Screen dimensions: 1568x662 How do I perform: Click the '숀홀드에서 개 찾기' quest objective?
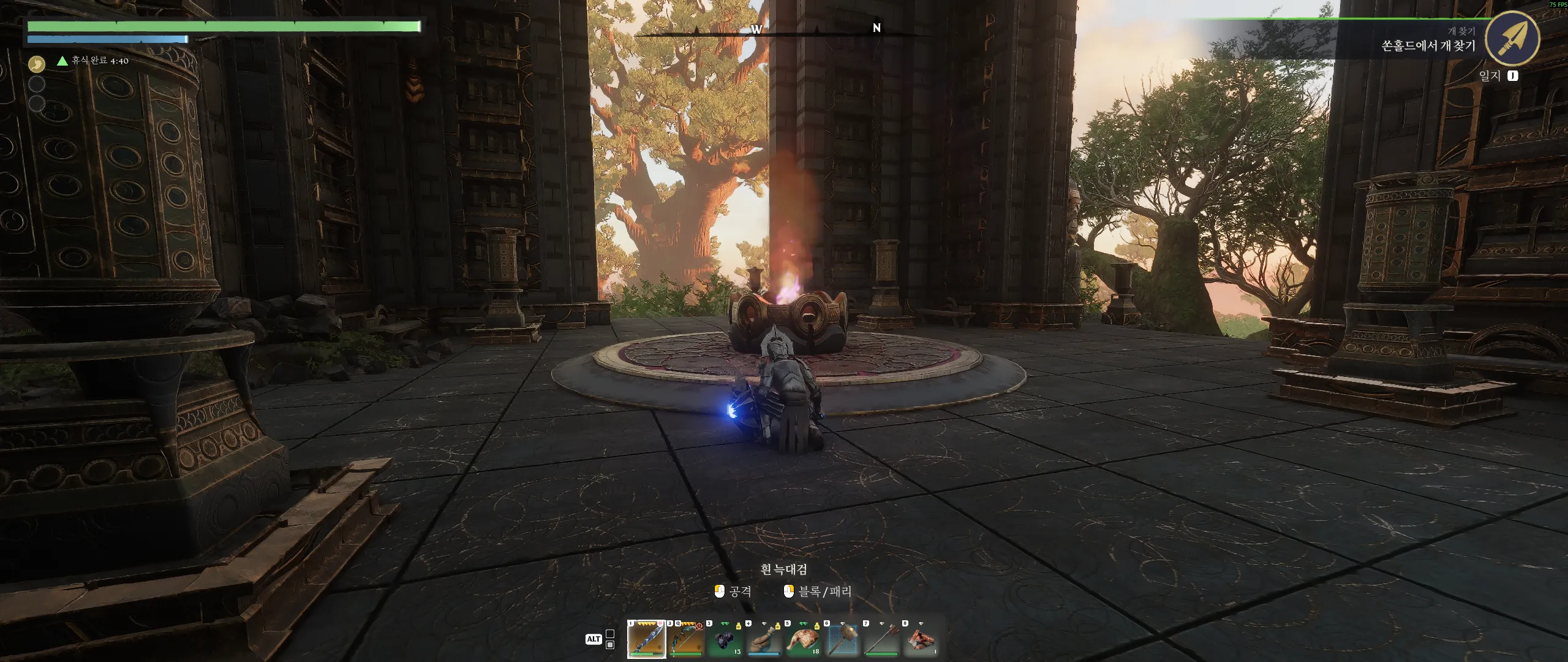1428,46
